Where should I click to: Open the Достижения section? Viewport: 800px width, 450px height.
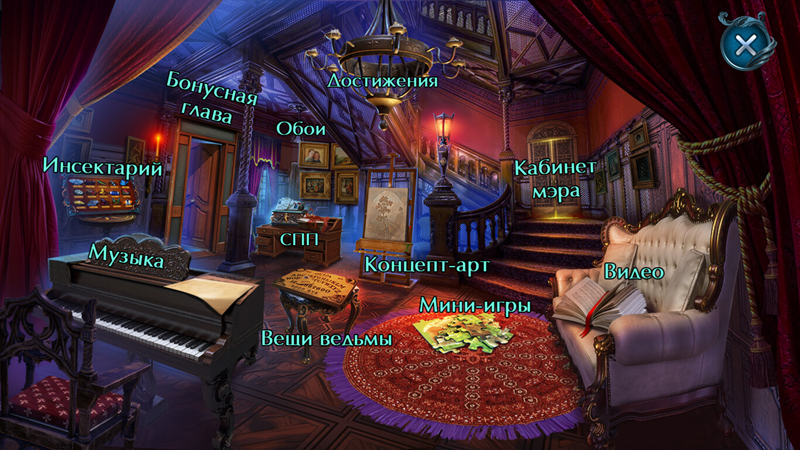382,80
